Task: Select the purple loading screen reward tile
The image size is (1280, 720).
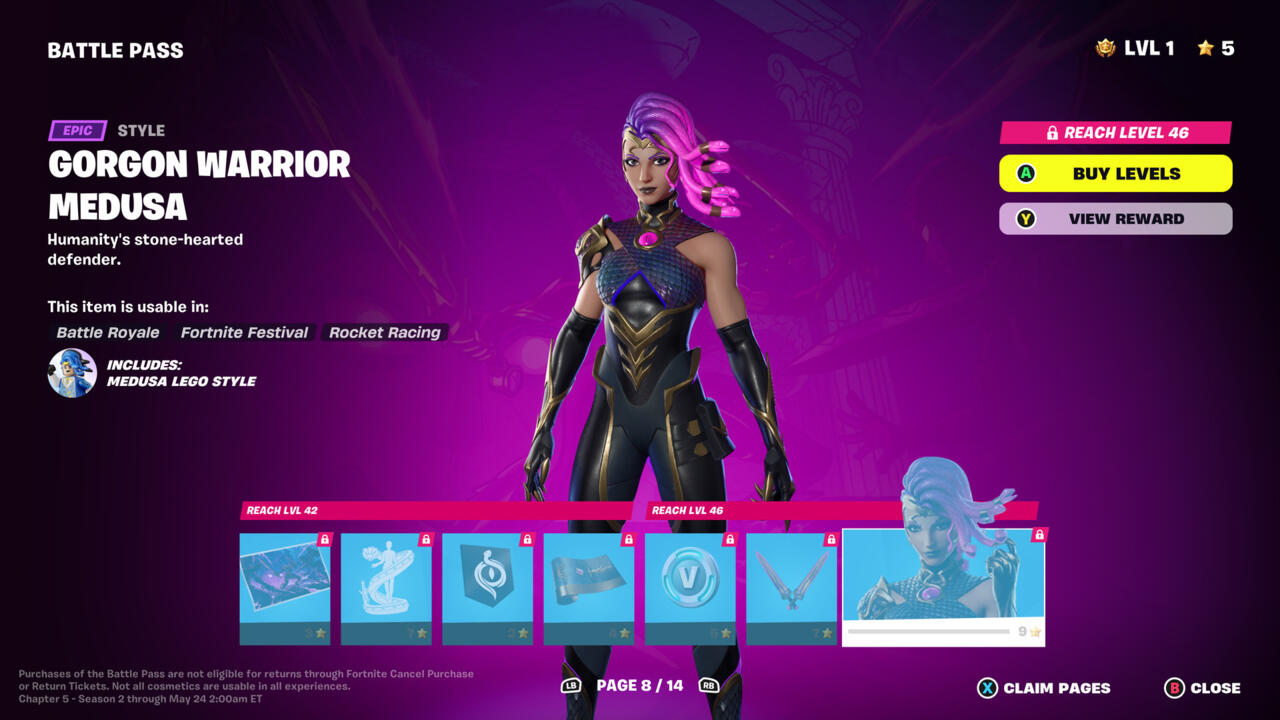Action: 285,588
